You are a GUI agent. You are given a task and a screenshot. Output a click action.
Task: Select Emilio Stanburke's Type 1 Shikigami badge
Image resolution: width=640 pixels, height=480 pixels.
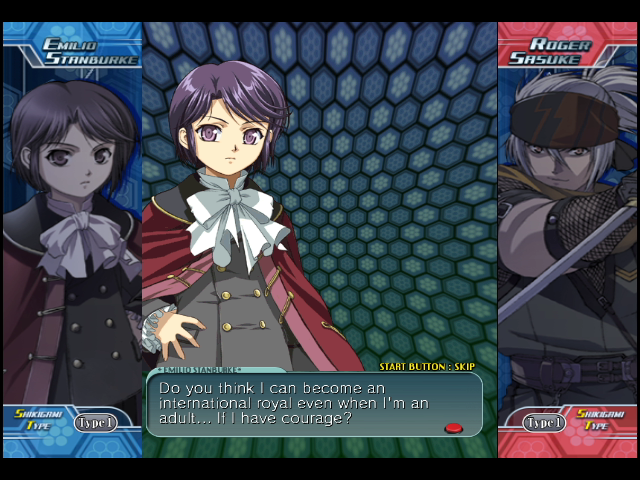(95, 422)
